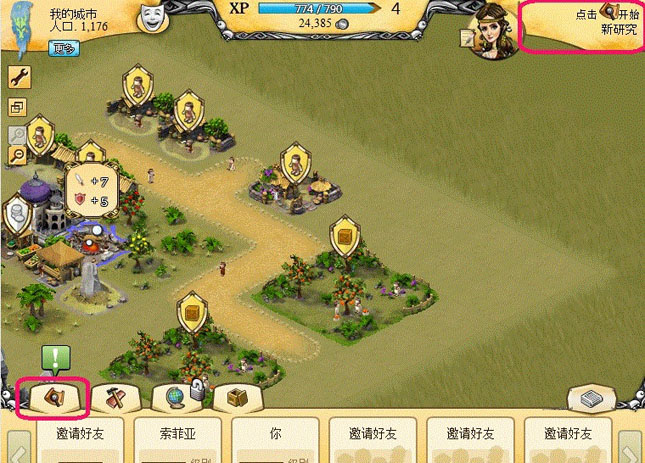Image resolution: width=645 pixels, height=463 pixels.
Task: Zoom out with the magnifier minus icon
Action: pyautogui.click(x=18, y=155)
